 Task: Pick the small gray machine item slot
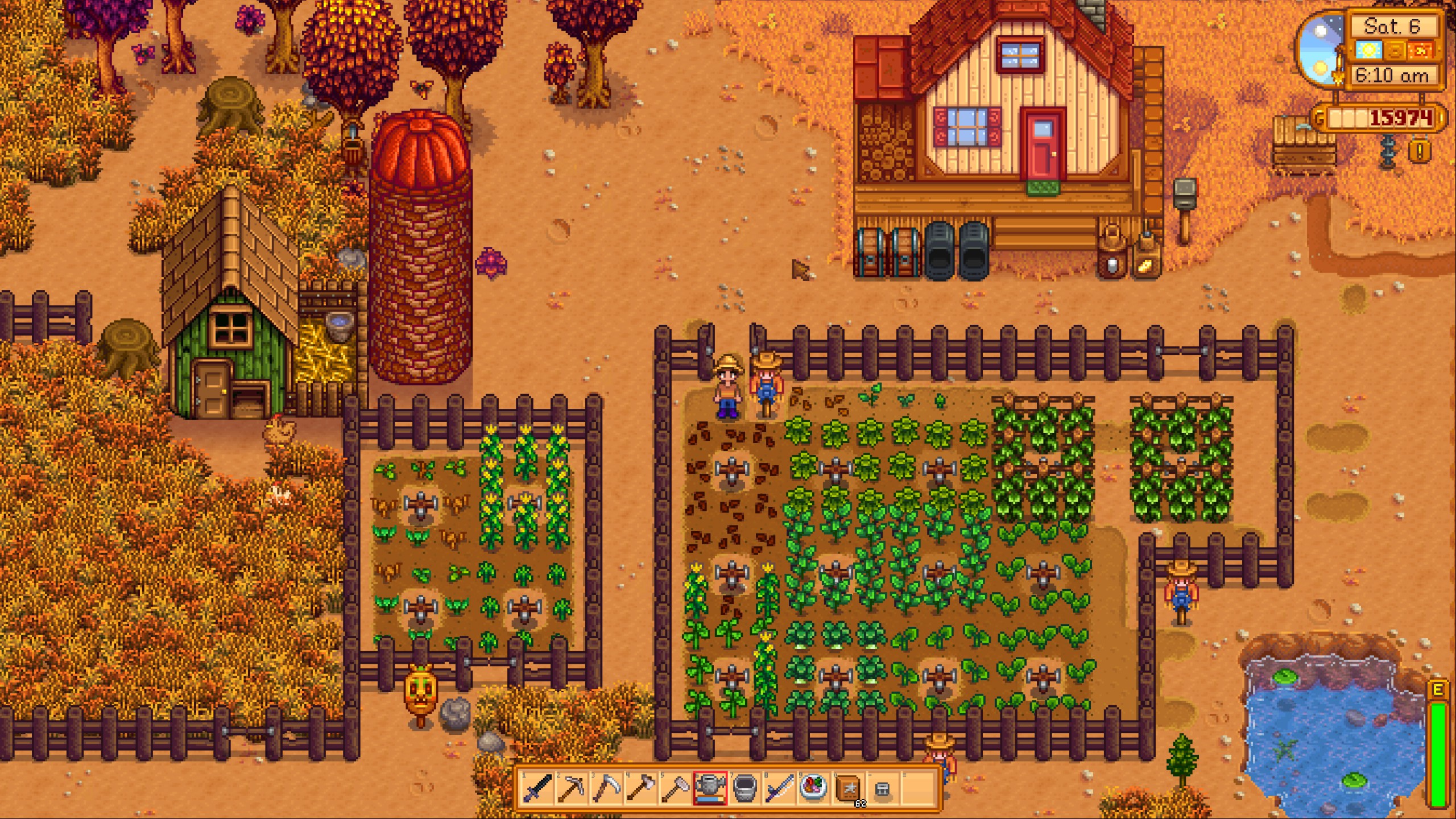point(882,788)
